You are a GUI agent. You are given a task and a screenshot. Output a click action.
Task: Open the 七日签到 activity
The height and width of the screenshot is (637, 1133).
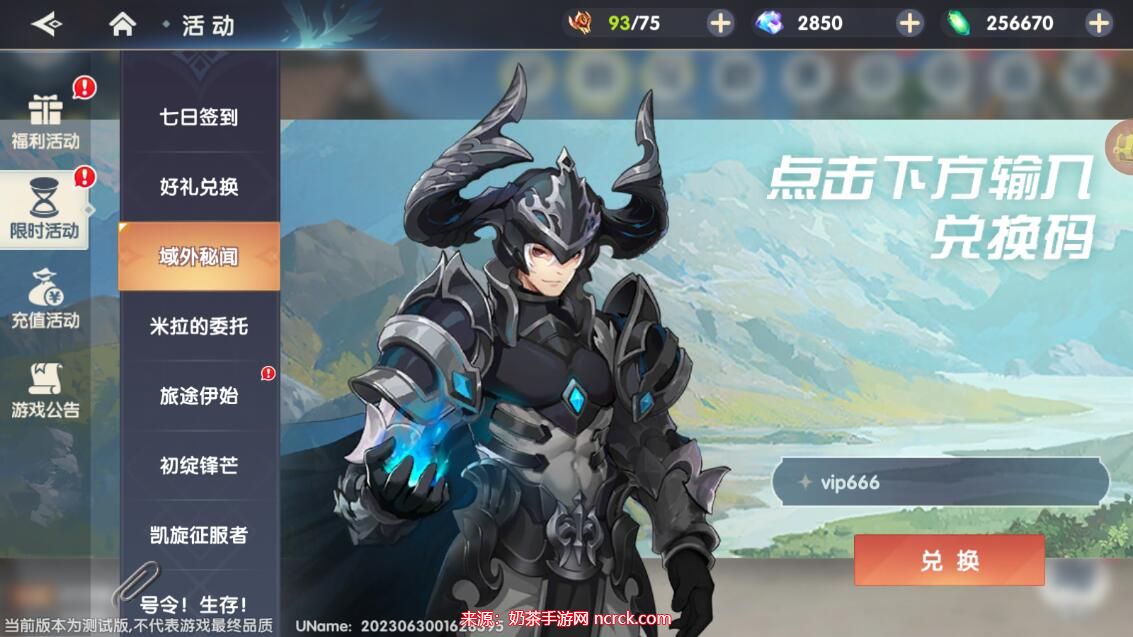pyautogui.click(x=199, y=117)
